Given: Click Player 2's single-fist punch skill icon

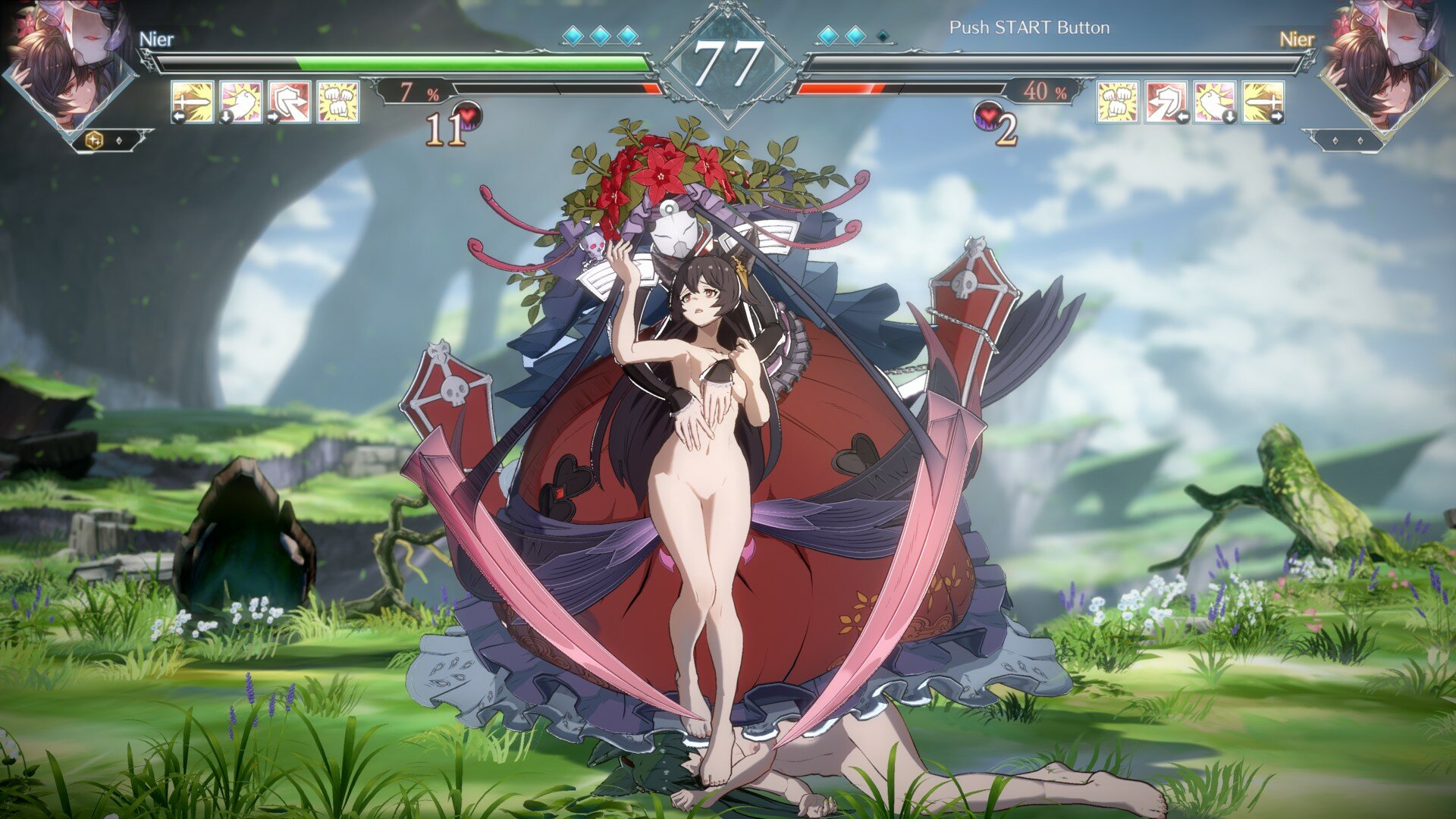Looking at the screenshot, I should pos(1215,102).
